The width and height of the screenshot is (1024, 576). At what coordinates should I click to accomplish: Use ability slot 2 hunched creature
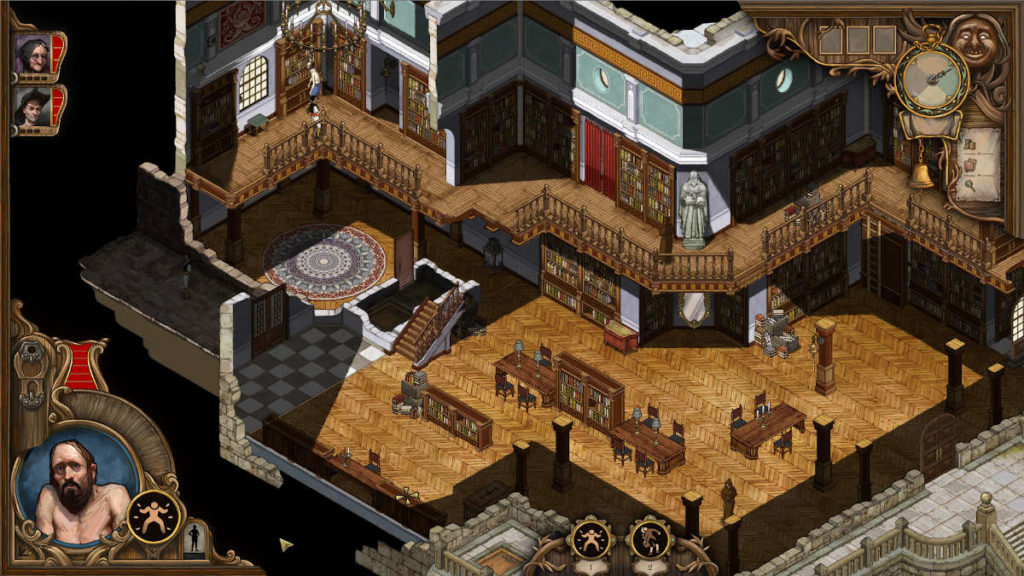(648, 542)
